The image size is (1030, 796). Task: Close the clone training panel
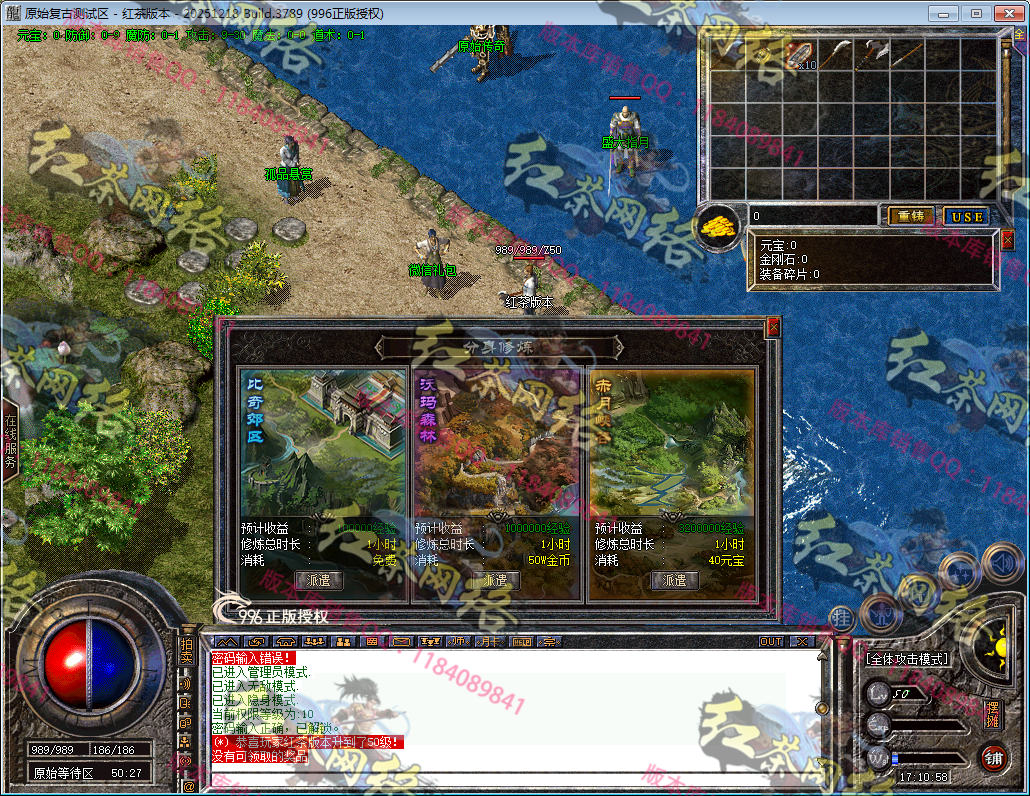[772, 327]
